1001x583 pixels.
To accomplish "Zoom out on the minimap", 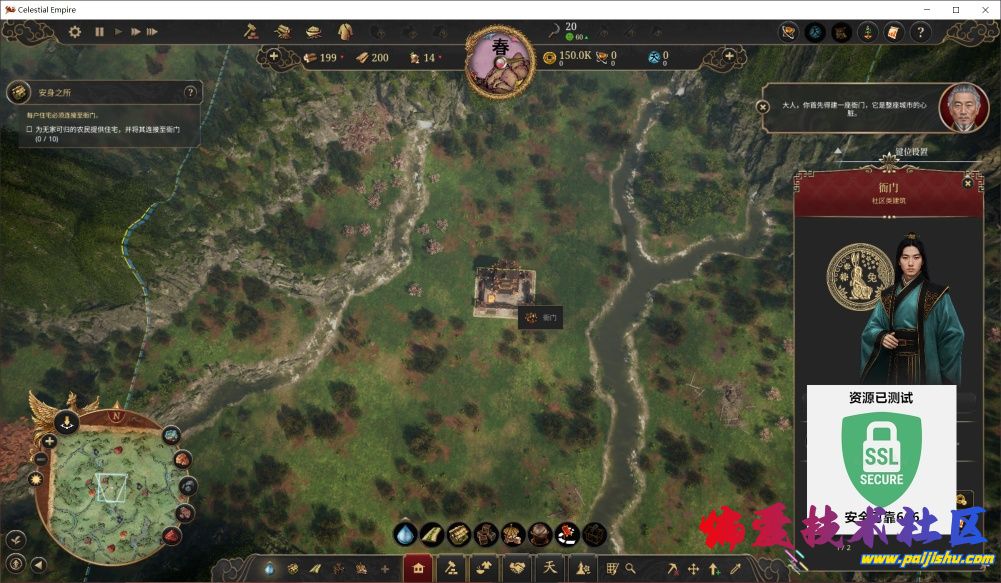I will [x=41, y=459].
